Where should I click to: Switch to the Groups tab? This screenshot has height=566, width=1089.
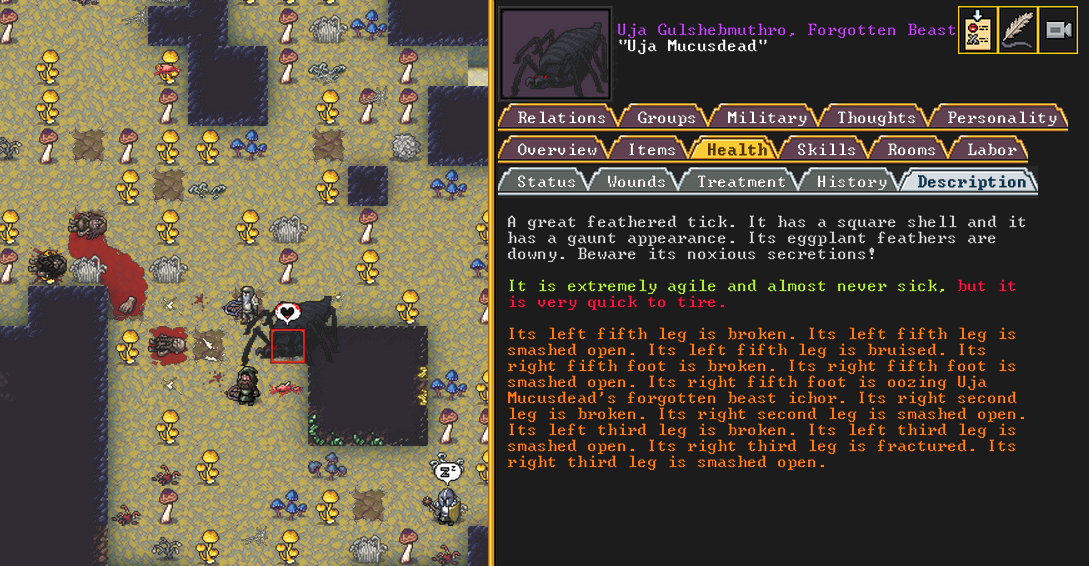[x=666, y=118]
